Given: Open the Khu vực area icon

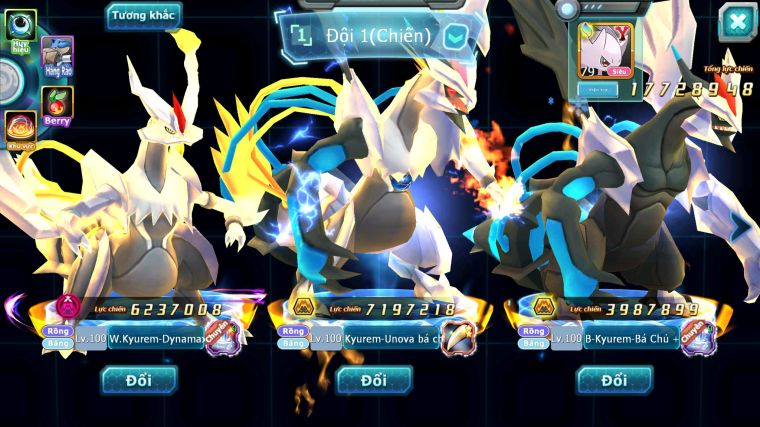Looking at the screenshot, I should coord(20,130).
